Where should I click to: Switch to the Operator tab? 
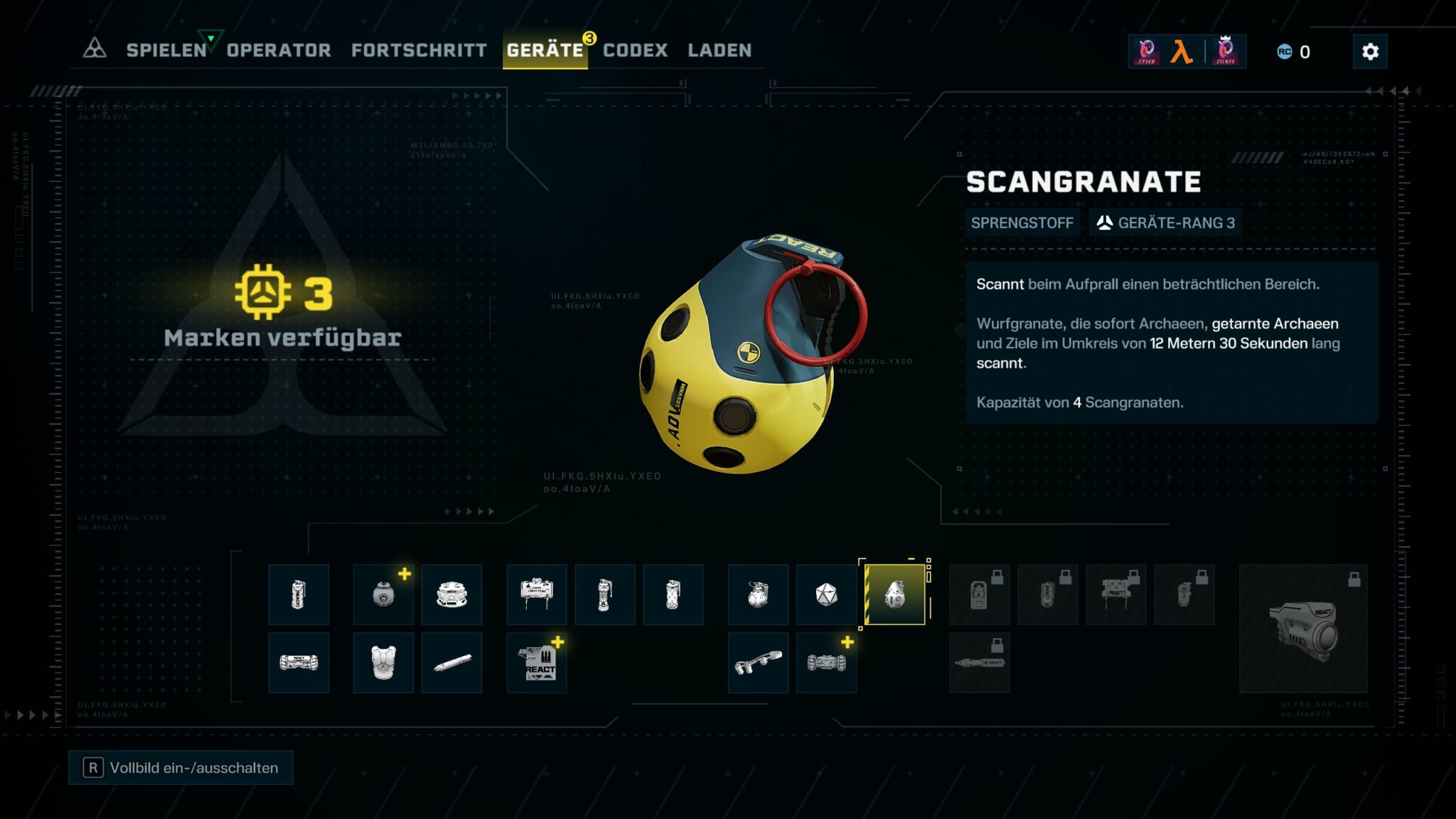tap(279, 50)
